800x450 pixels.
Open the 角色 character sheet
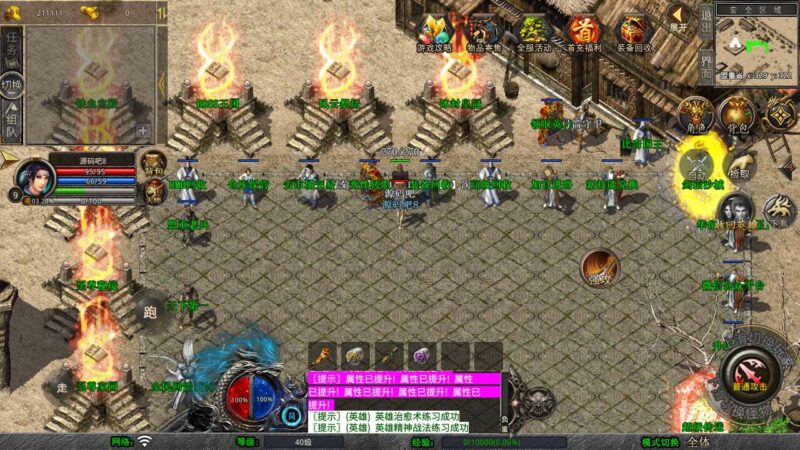693,115
